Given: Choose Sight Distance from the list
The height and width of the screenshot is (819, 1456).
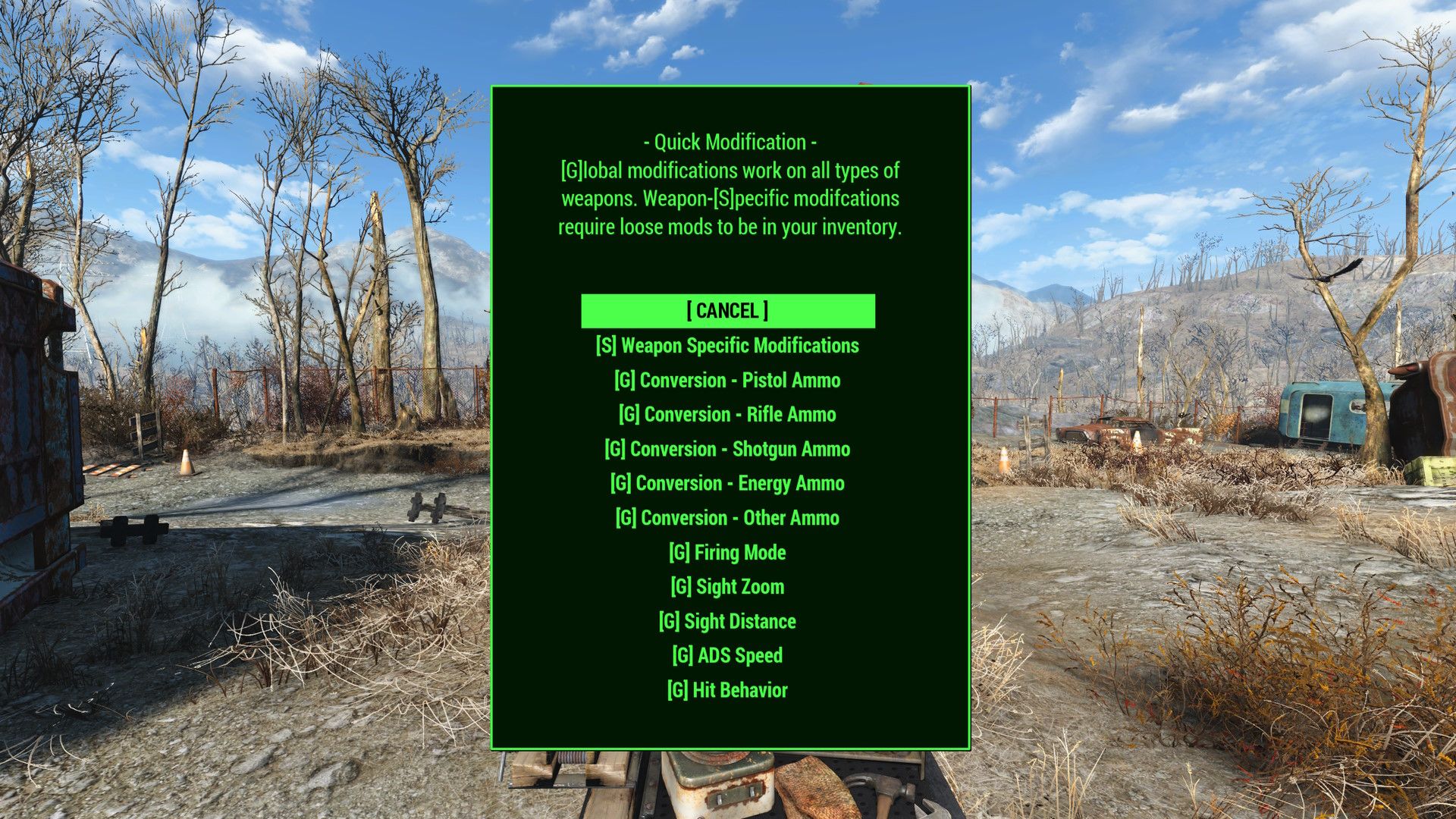Looking at the screenshot, I should coord(727,620).
